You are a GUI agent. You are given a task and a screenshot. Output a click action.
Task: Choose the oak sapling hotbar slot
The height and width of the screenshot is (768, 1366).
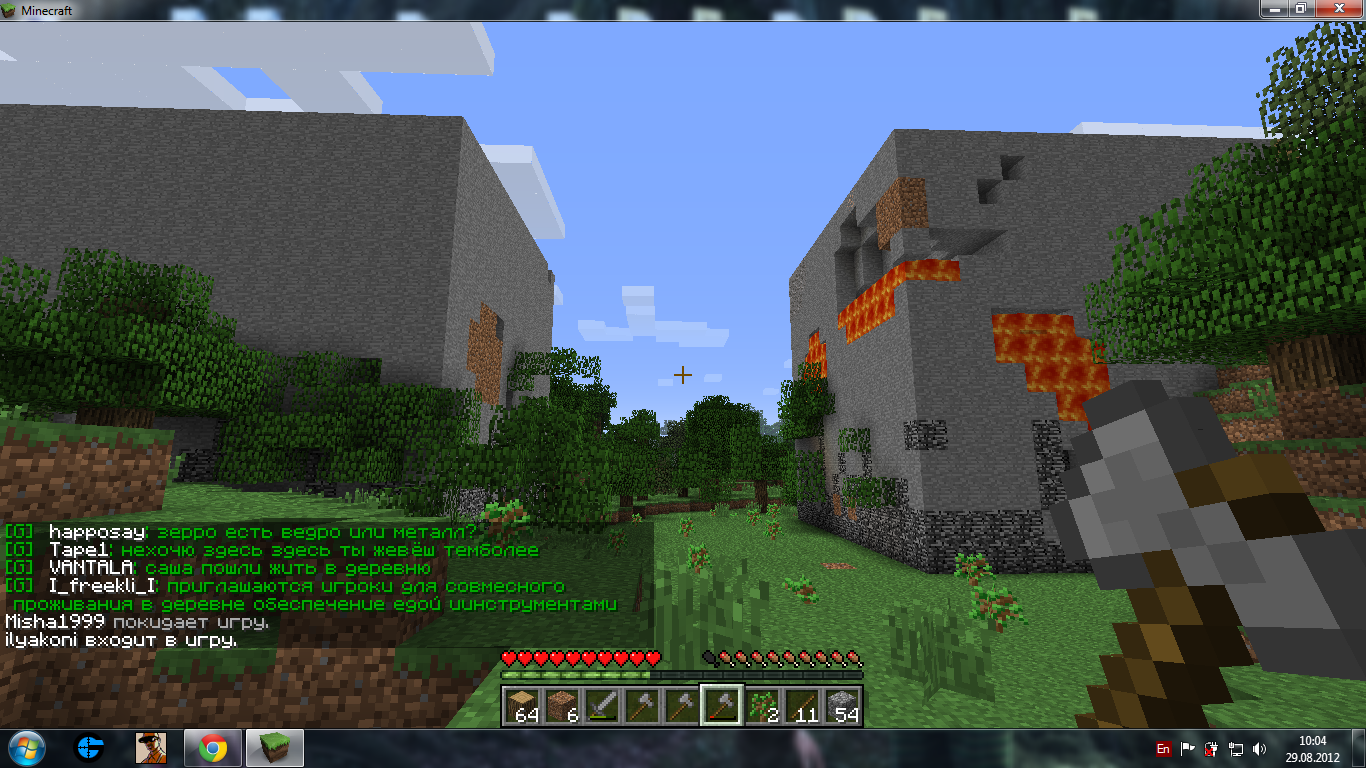tap(762, 706)
